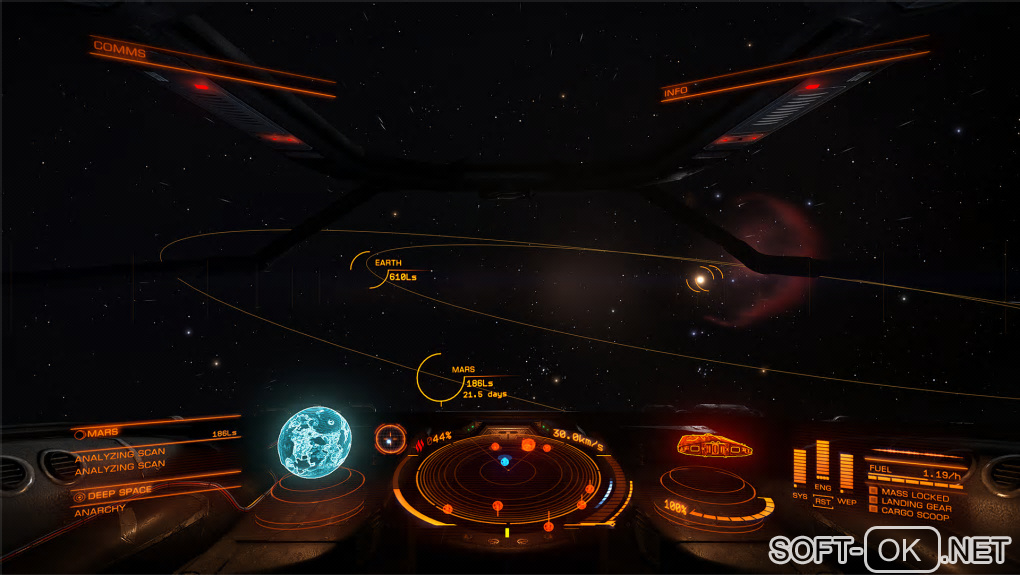1020x575 pixels.
Task: Click the small target icon beside the radar
Action: [390, 439]
